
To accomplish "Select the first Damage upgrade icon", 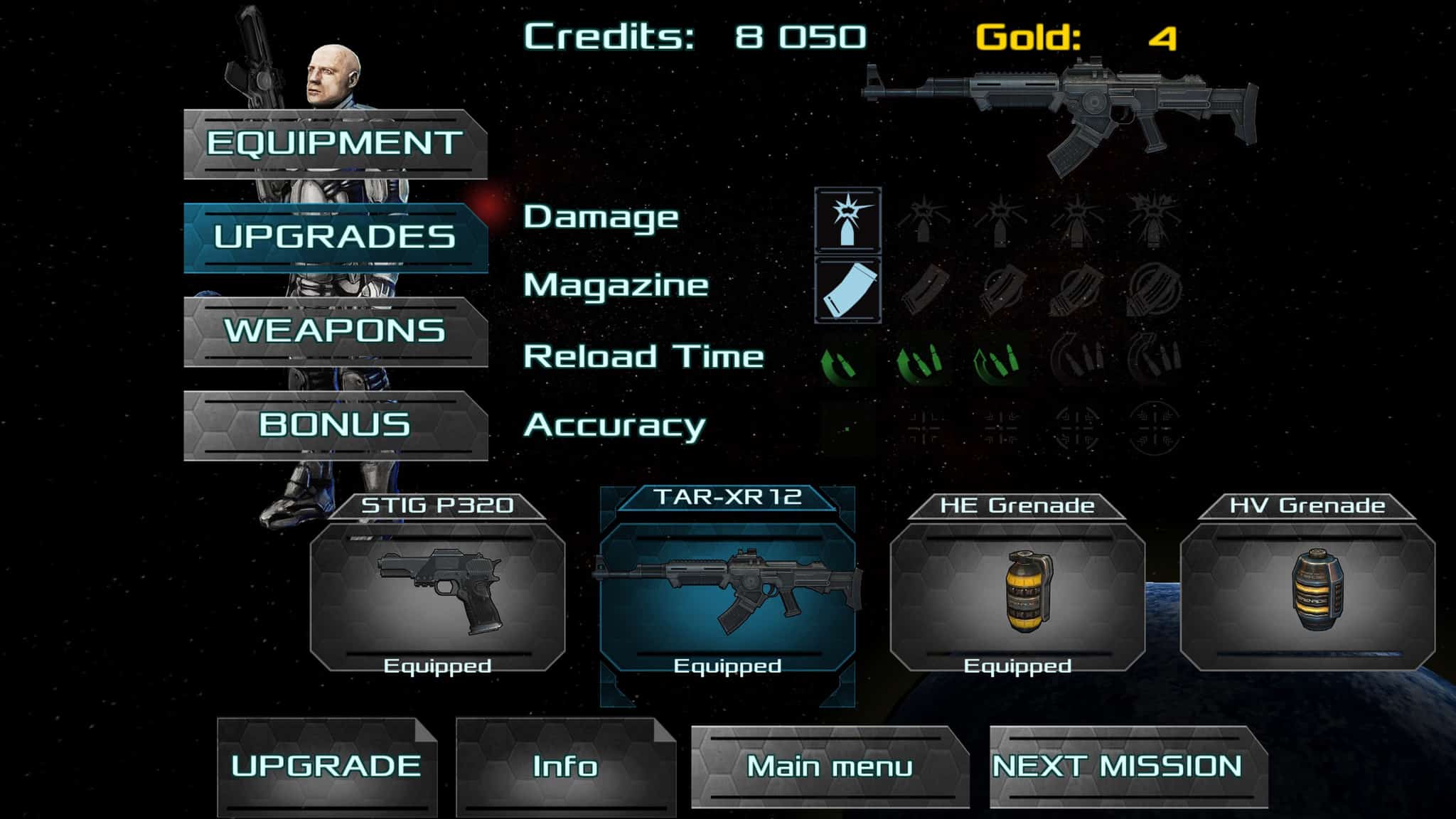I will (847, 220).
